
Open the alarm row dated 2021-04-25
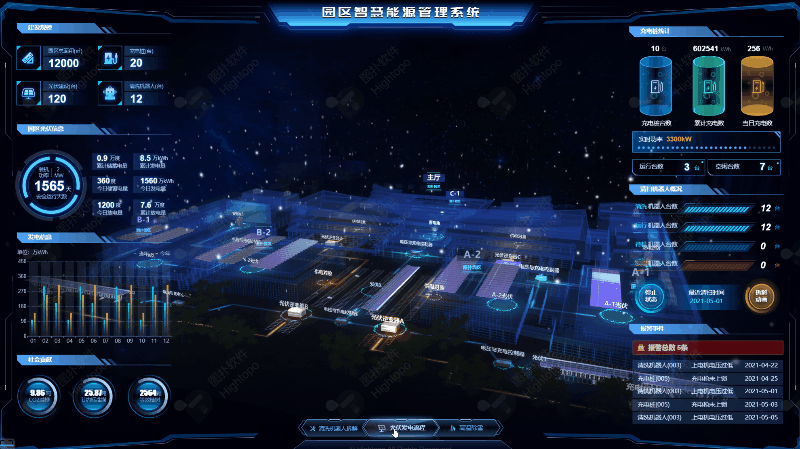coord(704,378)
